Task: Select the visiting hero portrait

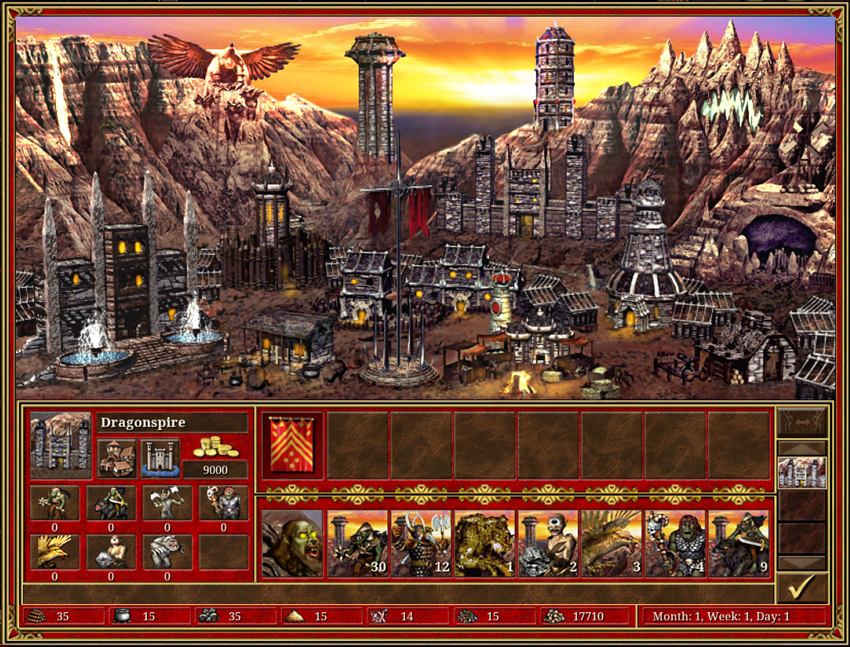Action: point(292,543)
